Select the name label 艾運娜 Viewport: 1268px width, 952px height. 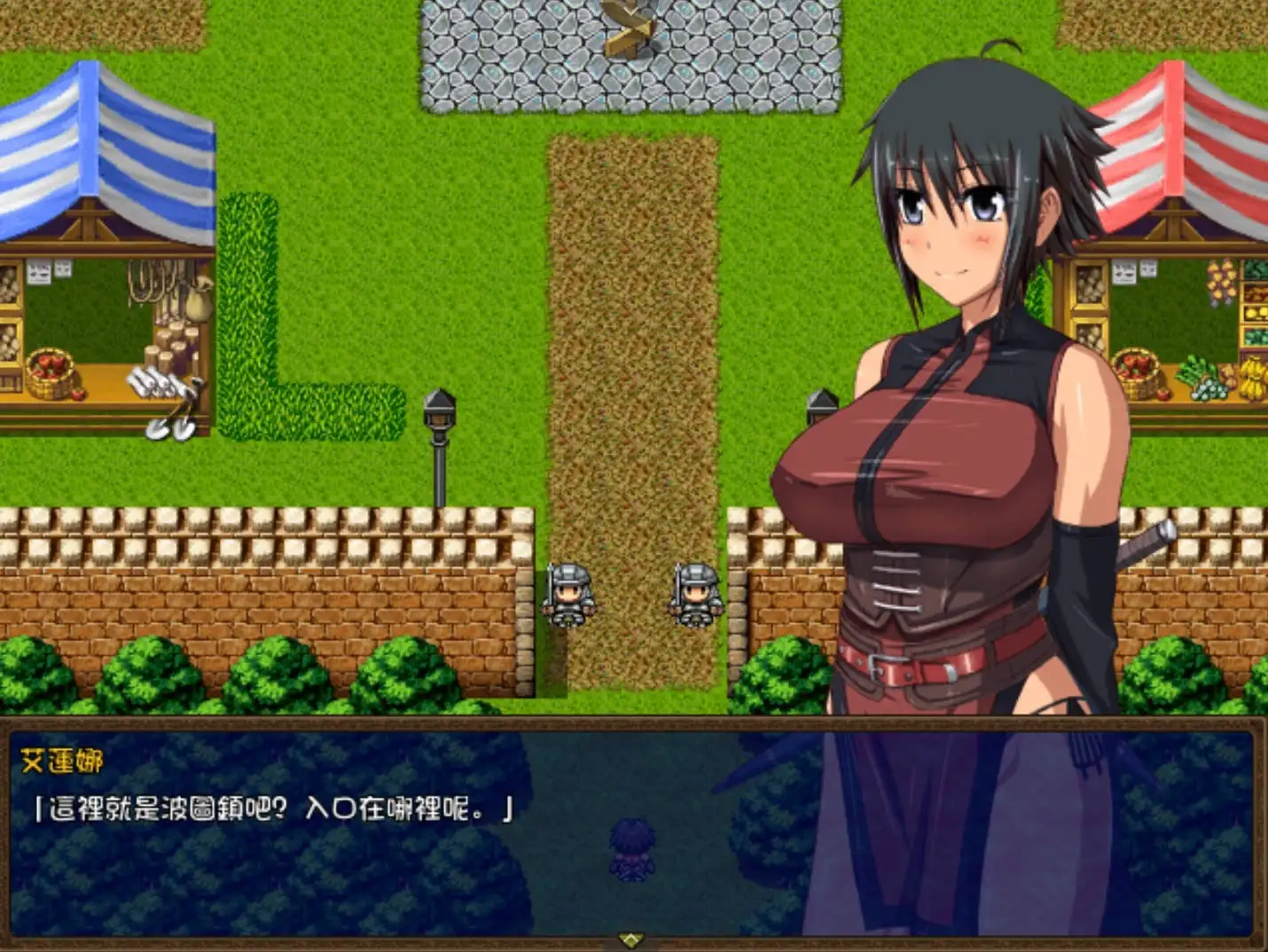62,759
